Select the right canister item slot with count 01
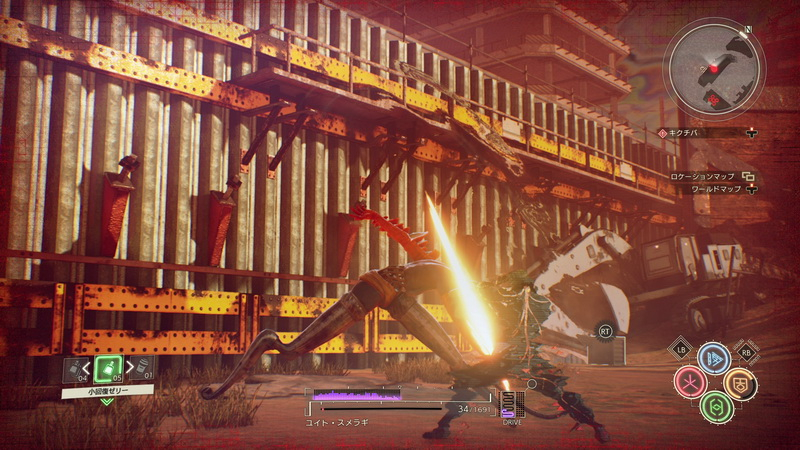Image resolution: width=800 pixels, height=450 pixels. (139, 368)
